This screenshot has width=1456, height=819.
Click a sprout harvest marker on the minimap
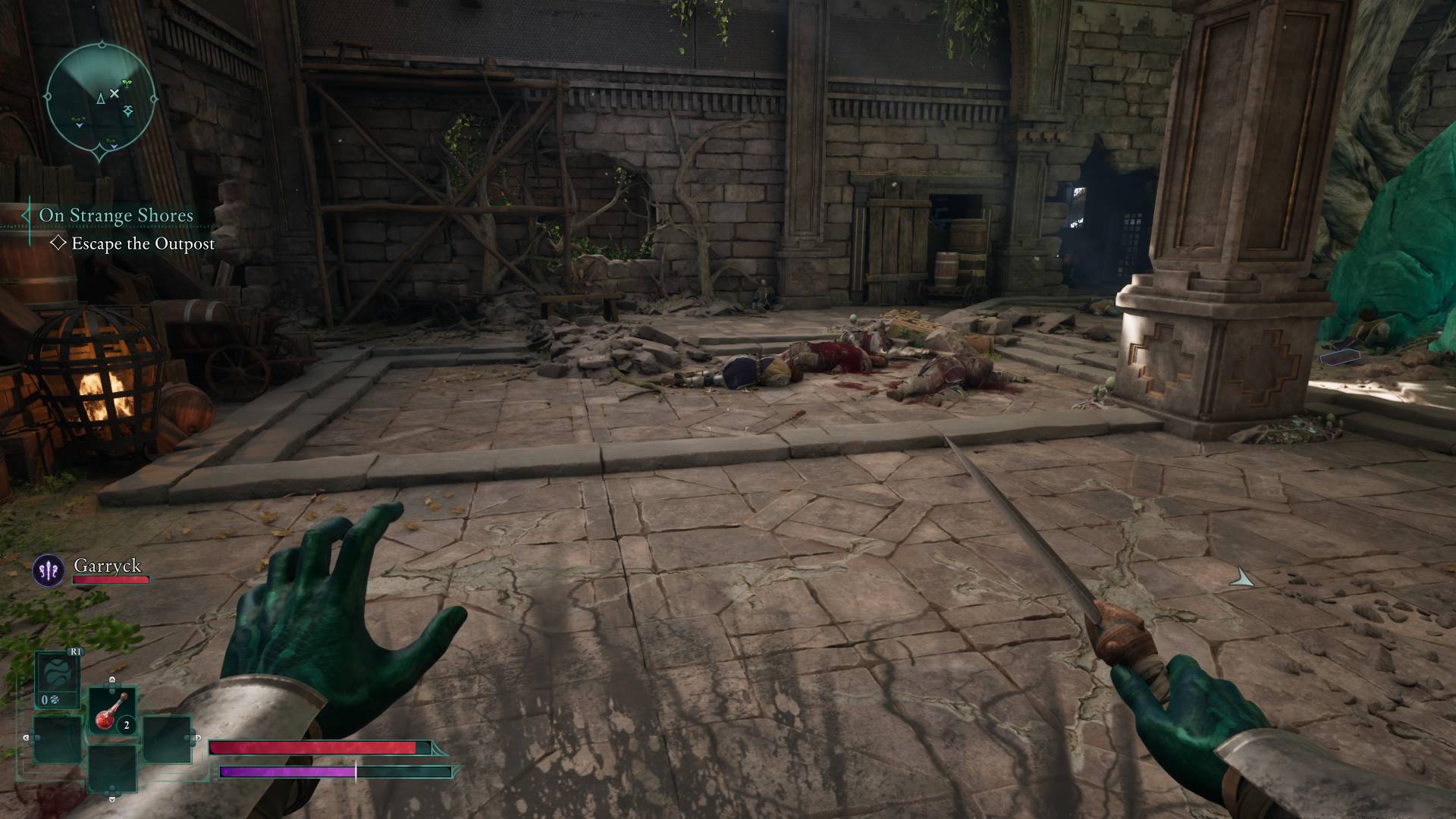point(127,83)
